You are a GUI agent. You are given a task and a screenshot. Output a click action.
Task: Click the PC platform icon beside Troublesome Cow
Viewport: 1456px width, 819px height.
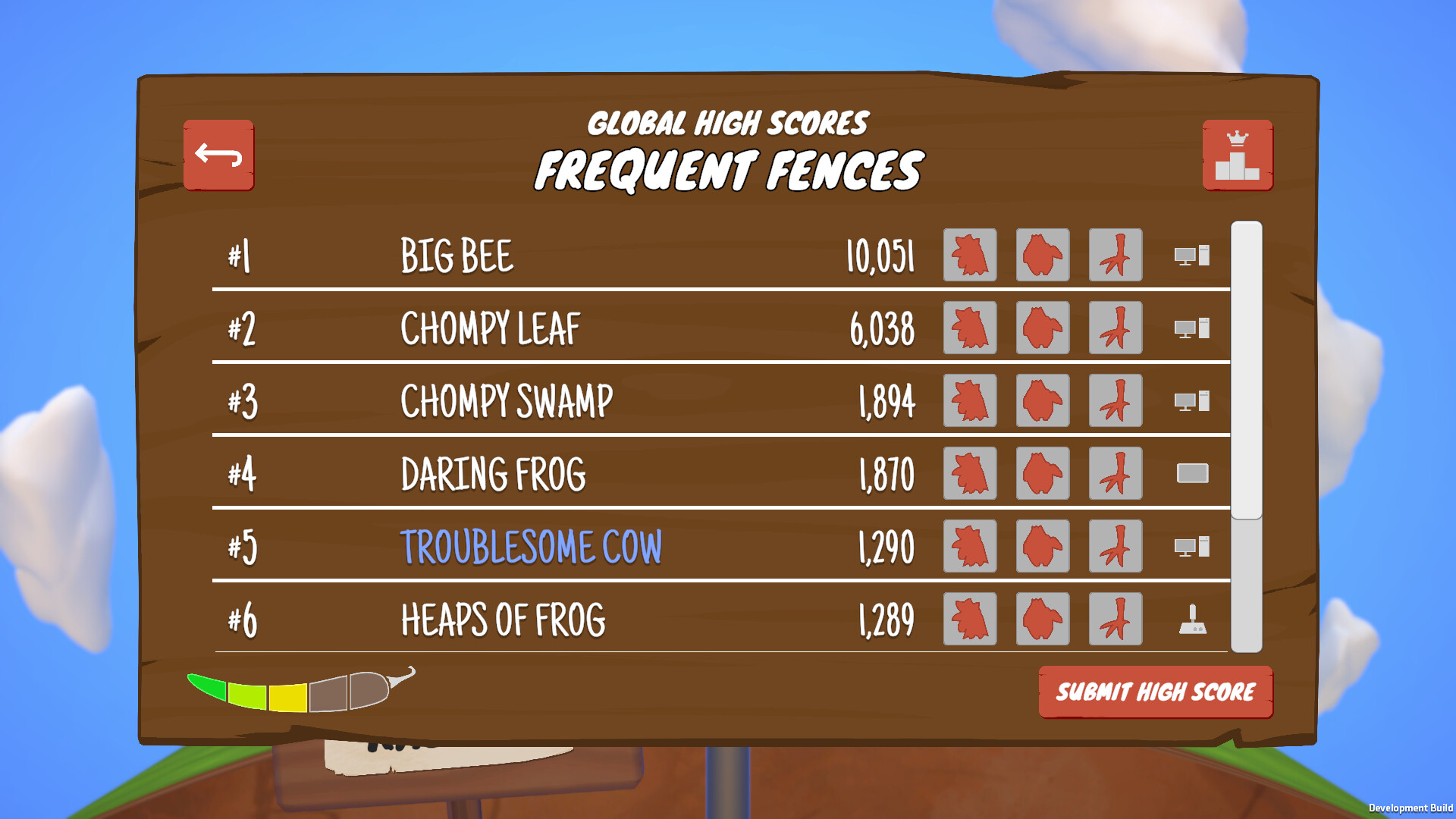pyautogui.click(x=1192, y=547)
